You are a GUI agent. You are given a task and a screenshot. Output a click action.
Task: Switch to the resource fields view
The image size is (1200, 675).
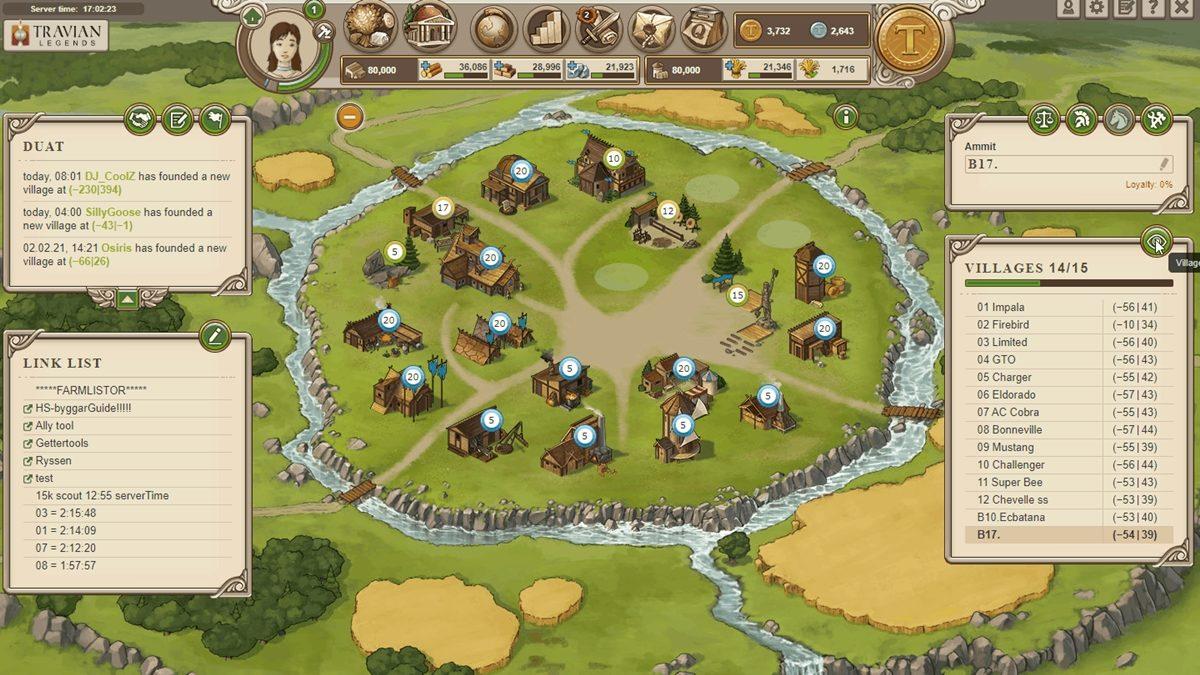(x=369, y=27)
